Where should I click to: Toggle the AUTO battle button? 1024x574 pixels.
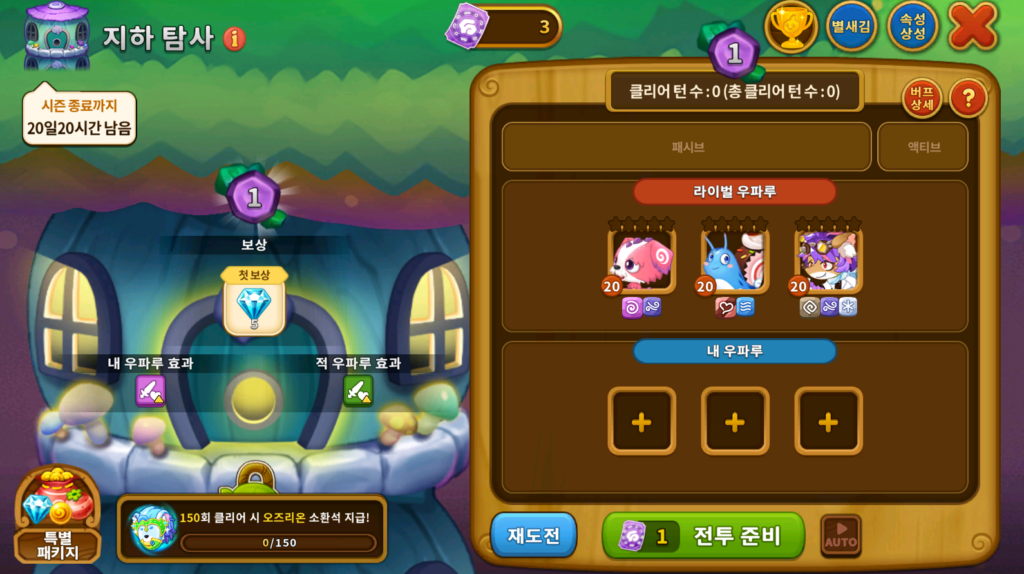(840, 536)
